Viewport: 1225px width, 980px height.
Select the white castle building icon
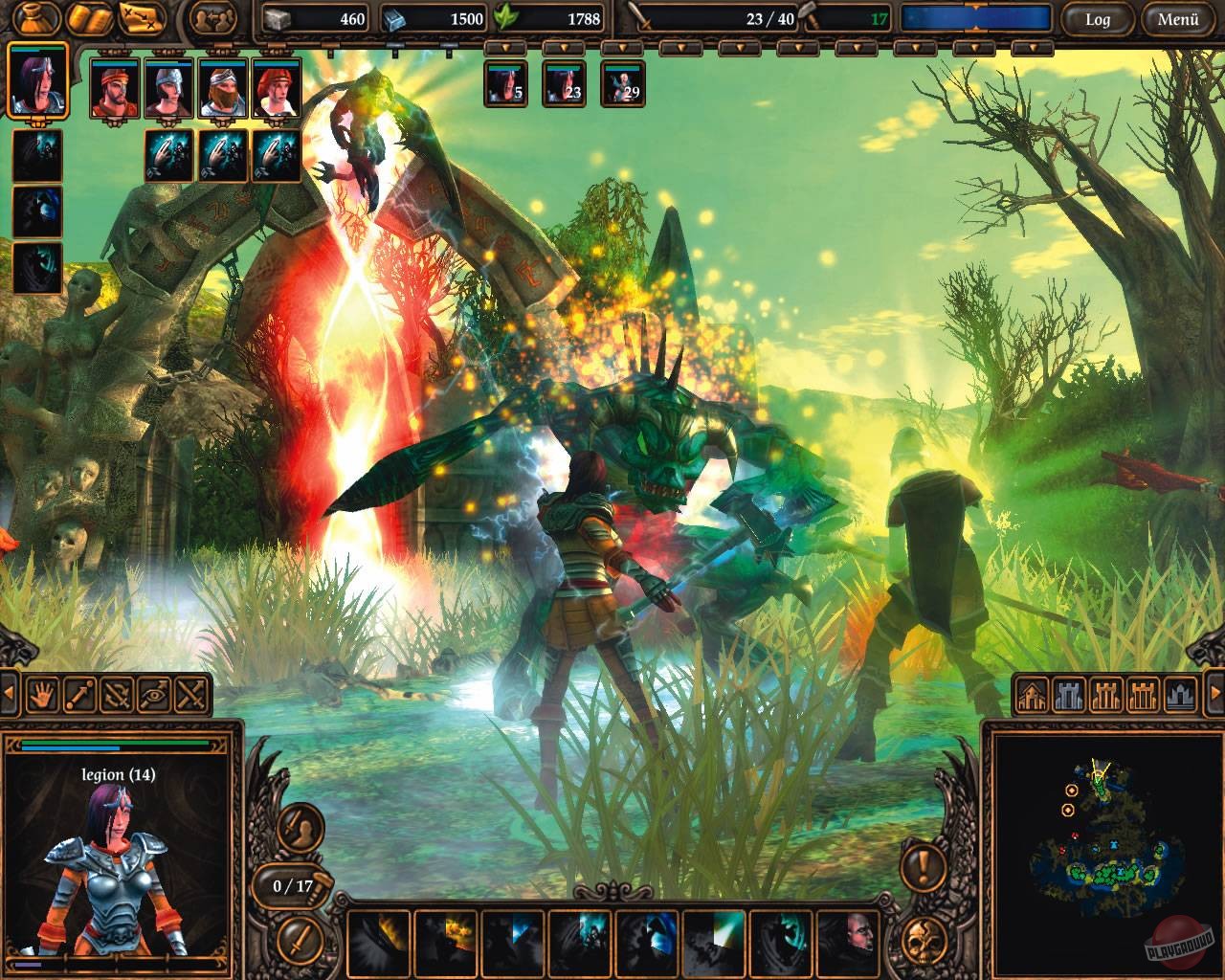(1070, 695)
